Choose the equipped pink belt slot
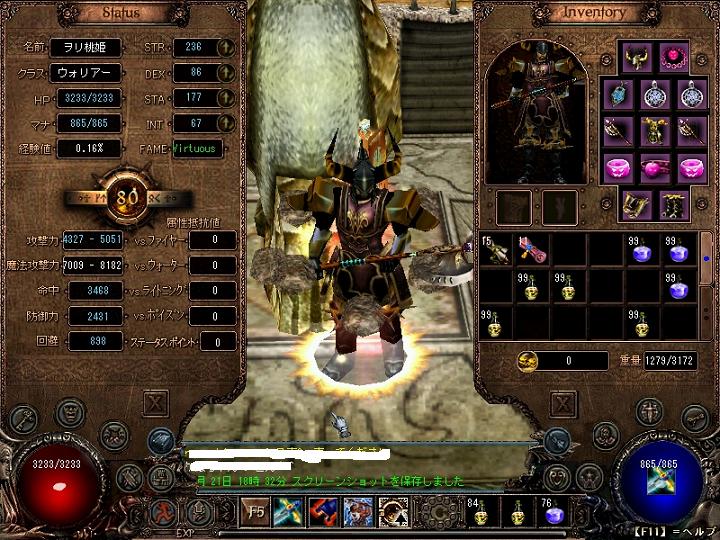 tap(653, 167)
